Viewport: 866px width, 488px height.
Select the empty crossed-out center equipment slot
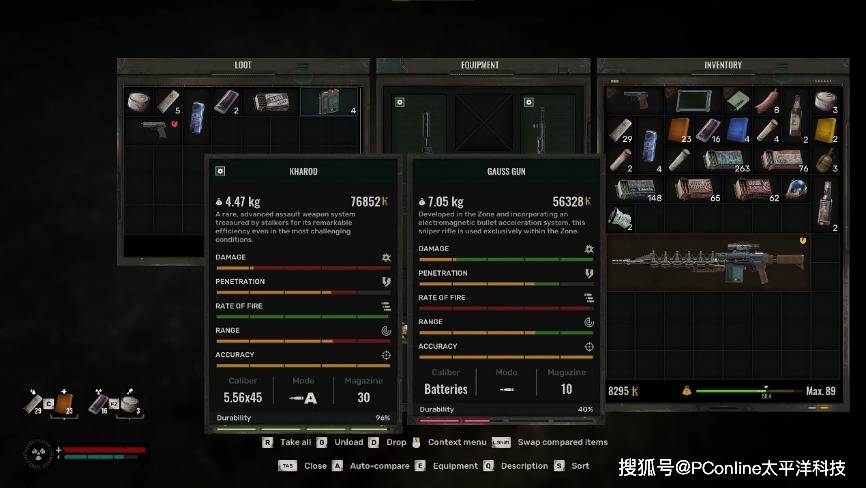[x=480, y=122]
